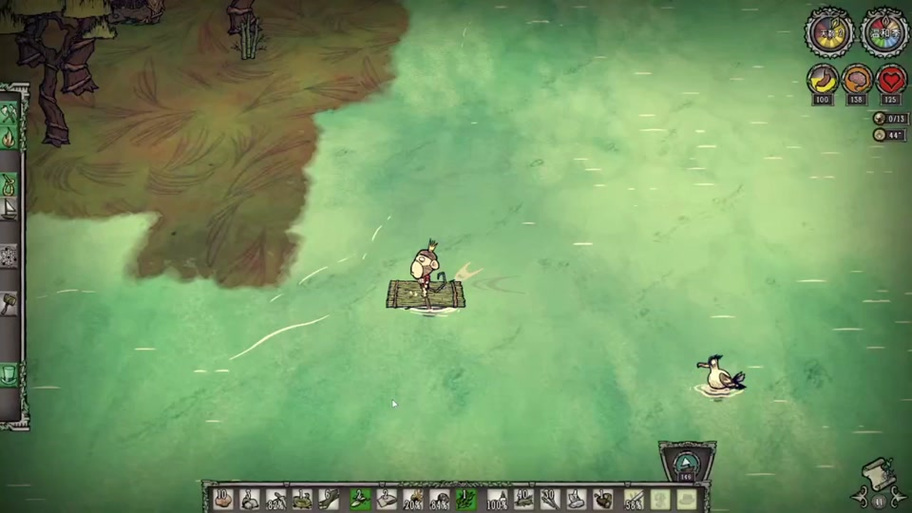The width and height of the screenshot is (912, 513).
Task: Select the inventory stack of 30
Action: 549,498
